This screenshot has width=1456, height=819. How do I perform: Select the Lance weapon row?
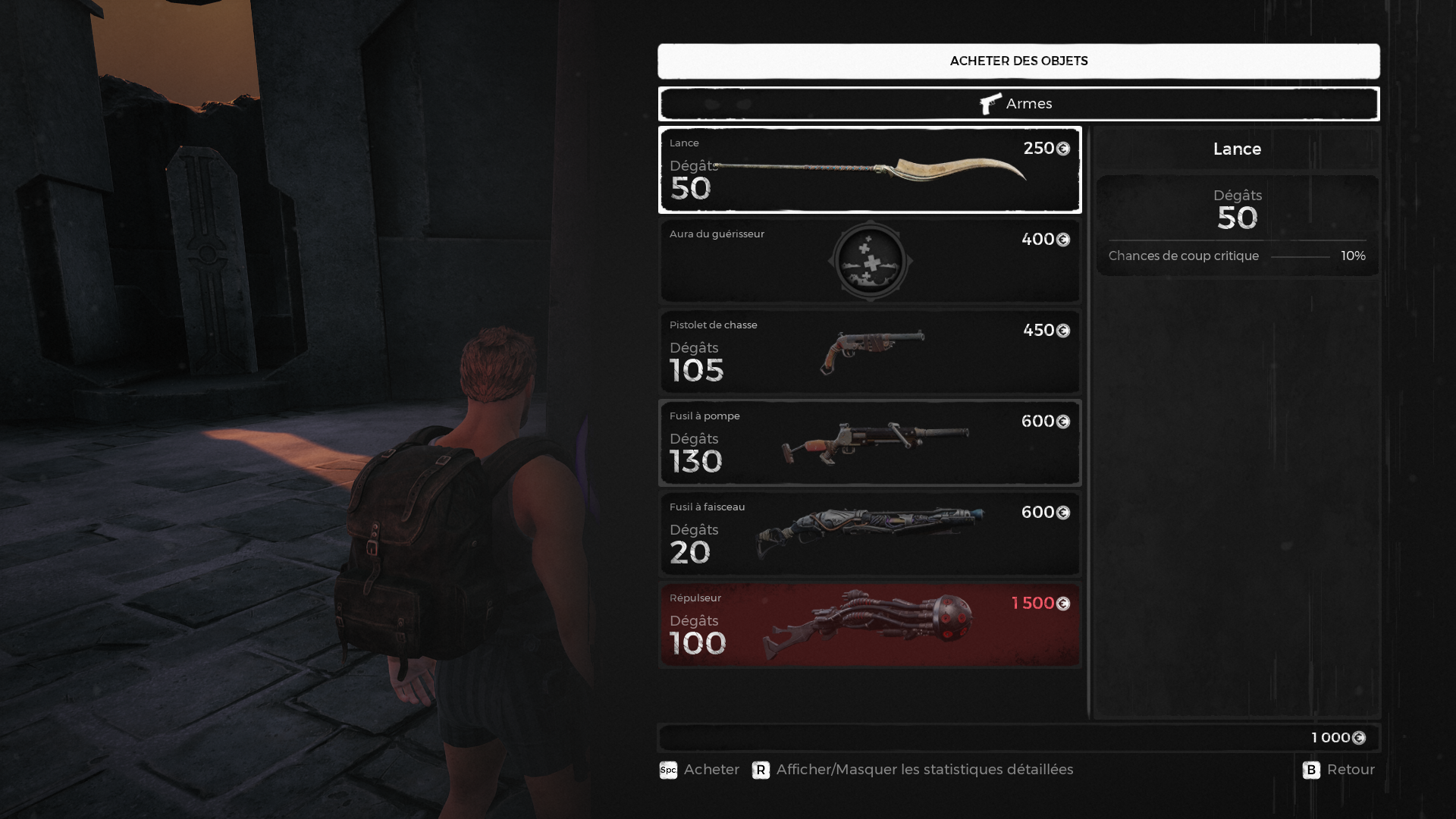pyautogui.click(x=870, y=170)
